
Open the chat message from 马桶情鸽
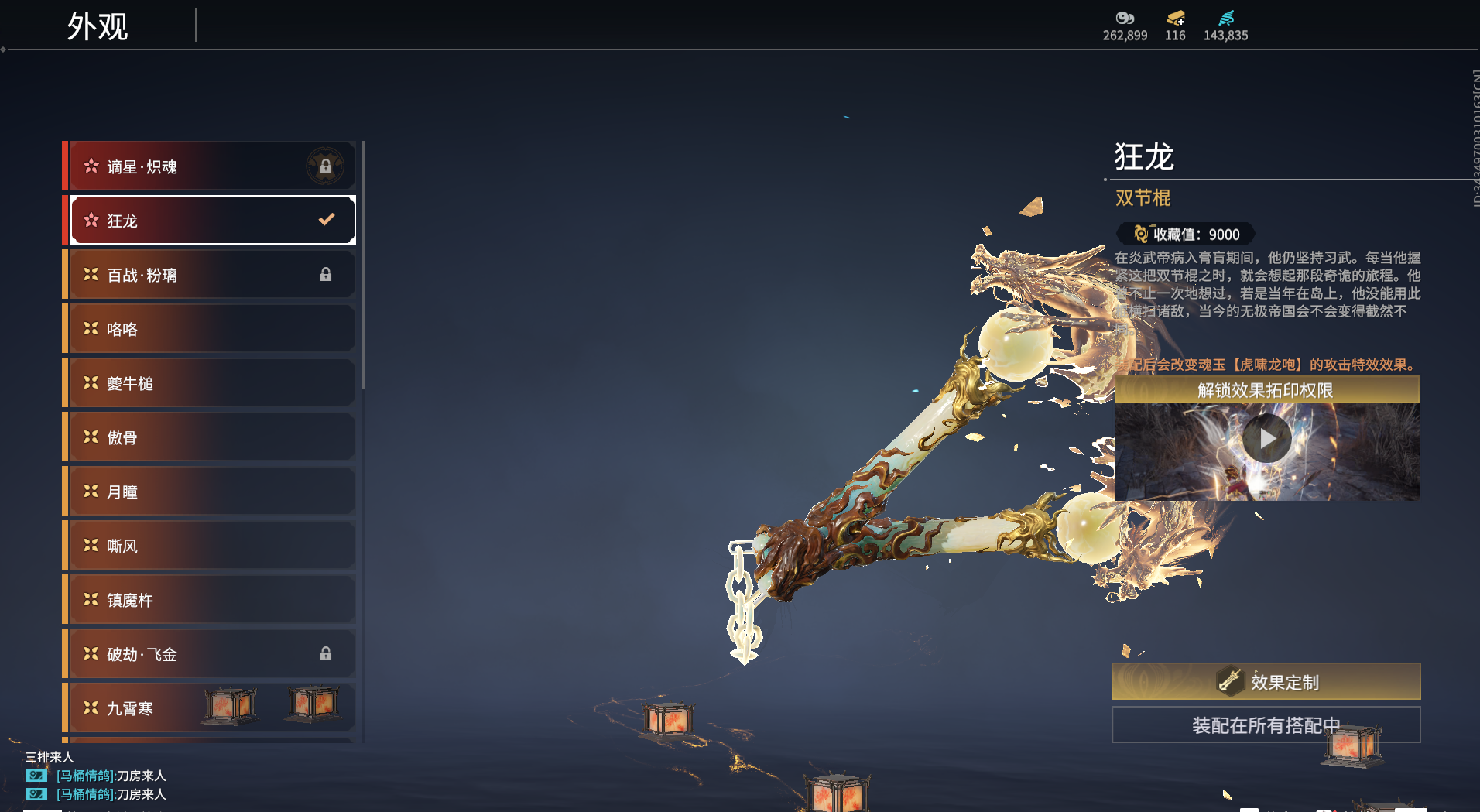click(111, 776)
